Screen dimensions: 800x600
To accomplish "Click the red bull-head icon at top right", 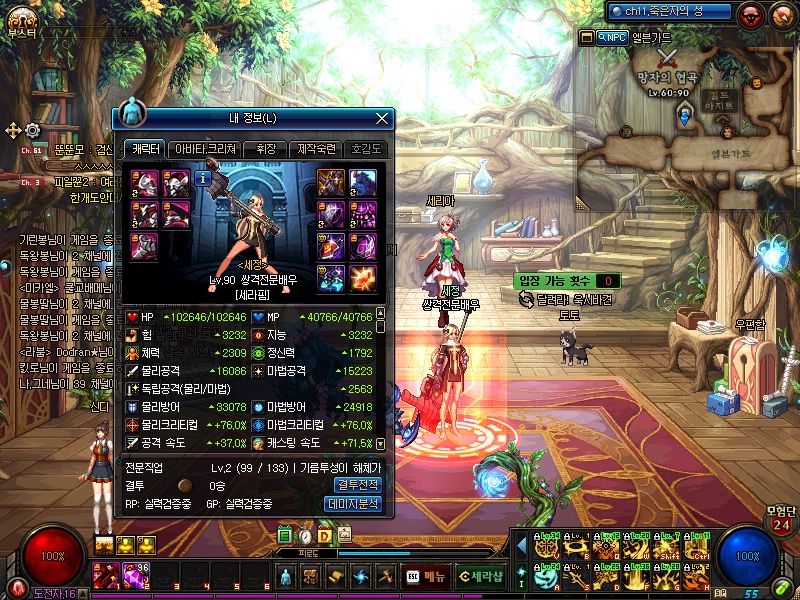I will tap(751, 14).
